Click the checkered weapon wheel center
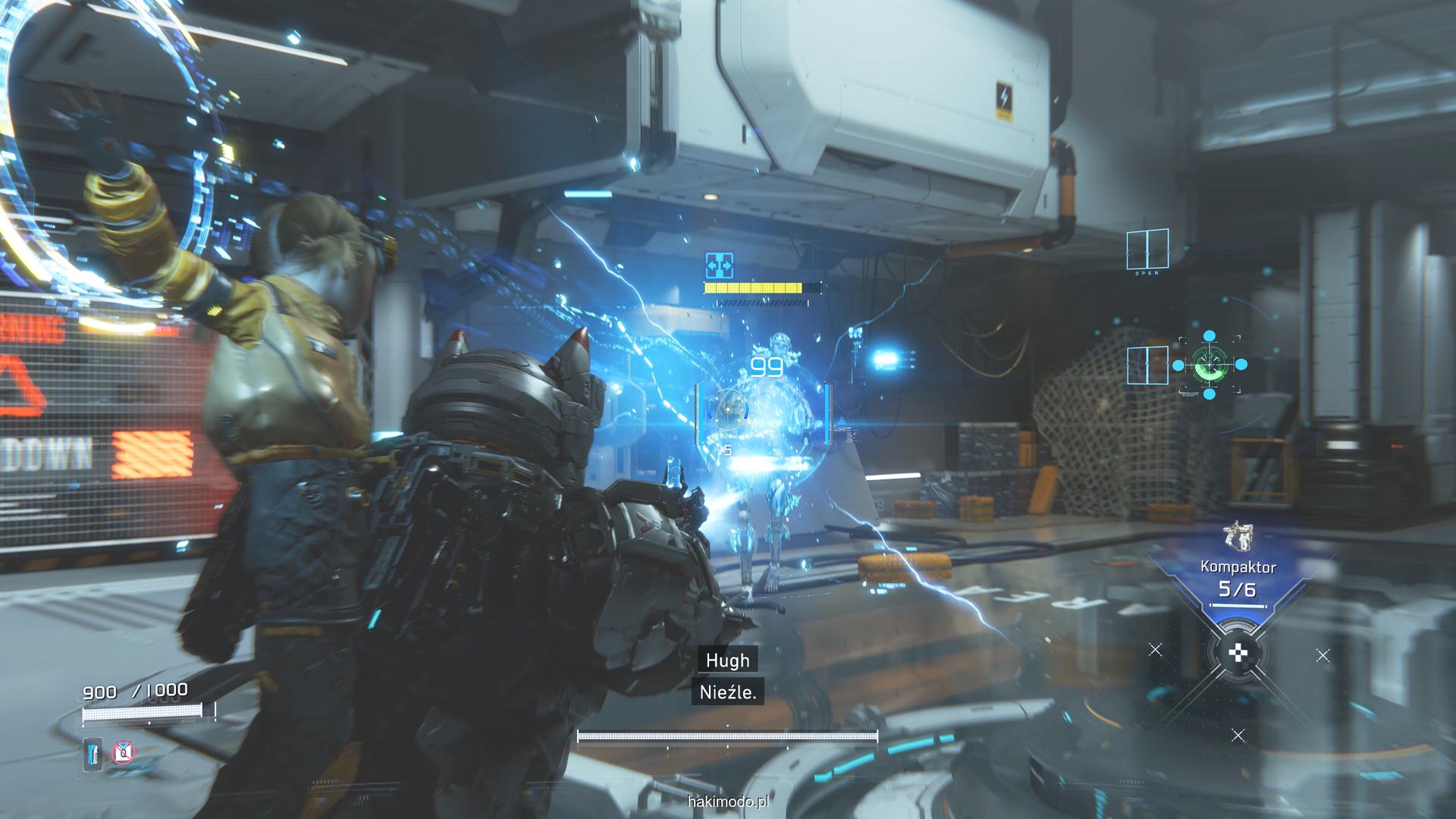The width and height of the screenshot is (1456, 819). point(1238,652)
